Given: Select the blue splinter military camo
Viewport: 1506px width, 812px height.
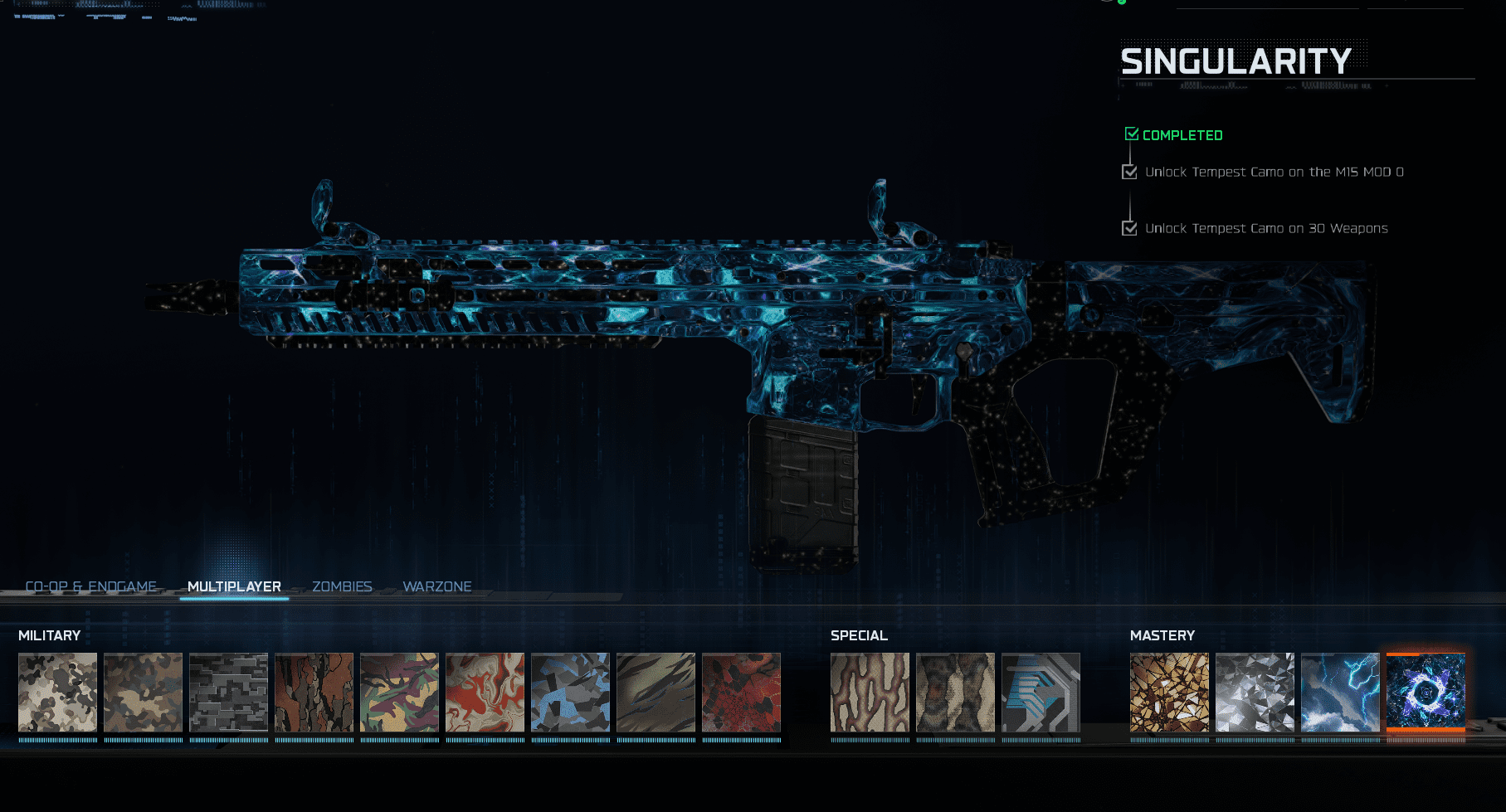Looking at the screenshot, I should 570,693.
